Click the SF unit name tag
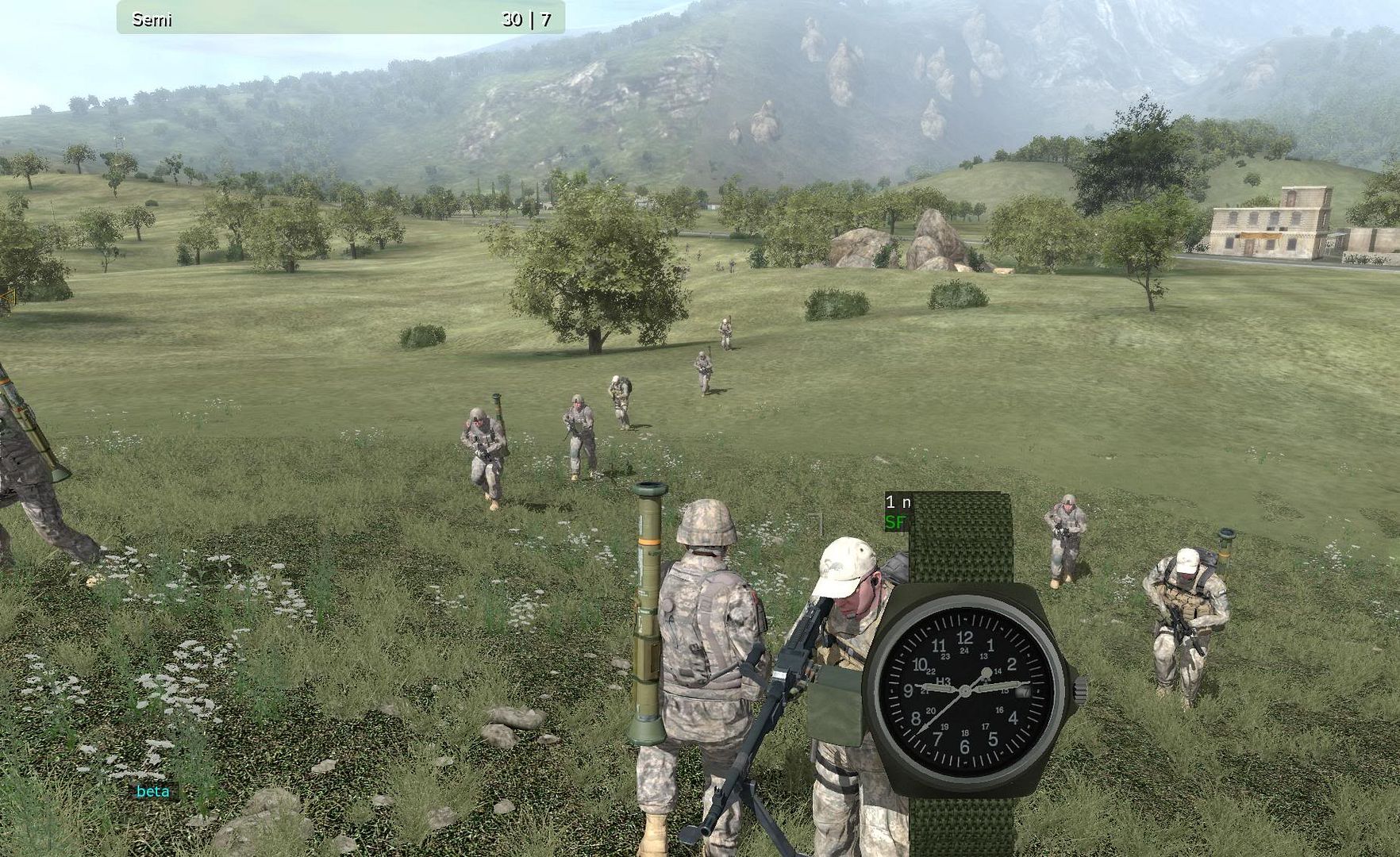This screenshot has height=857, width=1400. point(895,522)
